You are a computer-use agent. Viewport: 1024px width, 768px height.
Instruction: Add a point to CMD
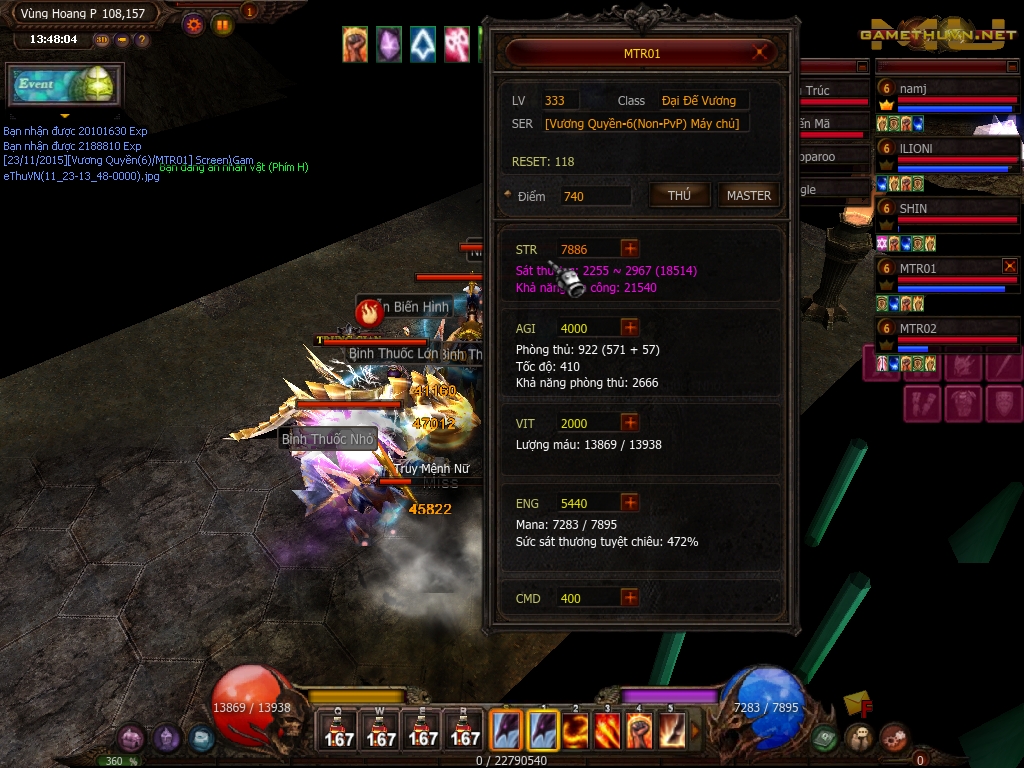(x=630, y=598)
